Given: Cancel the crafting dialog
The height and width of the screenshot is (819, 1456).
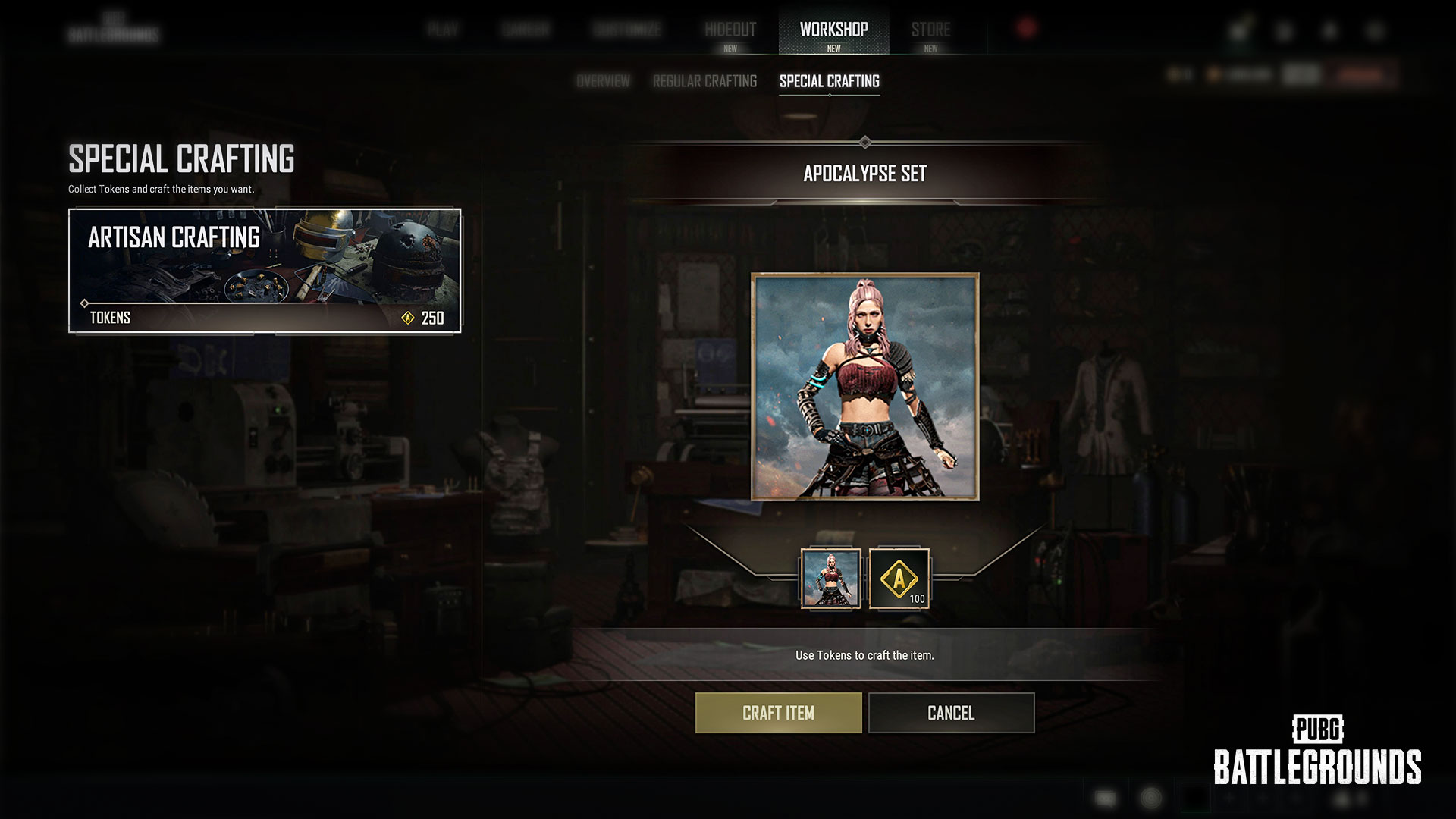Looking at the screenshot, I should pos(951,713).
